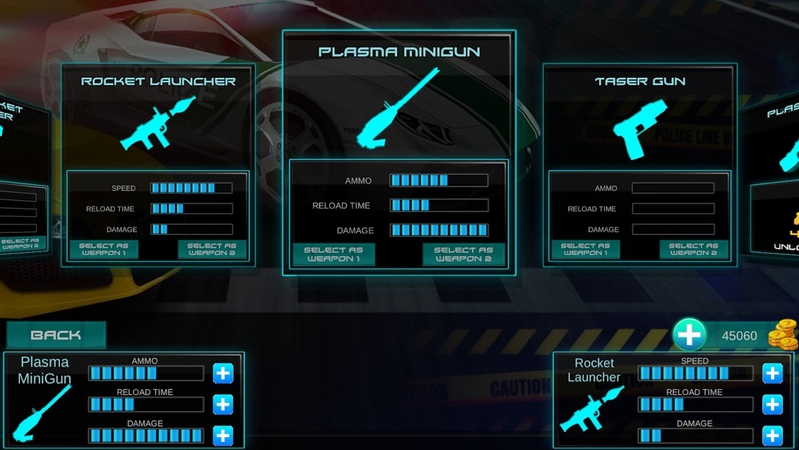Screen dimensions: 799x450
Task: Upgrade equipped Rocket Launcher damage
Action: tap(772, 435)
